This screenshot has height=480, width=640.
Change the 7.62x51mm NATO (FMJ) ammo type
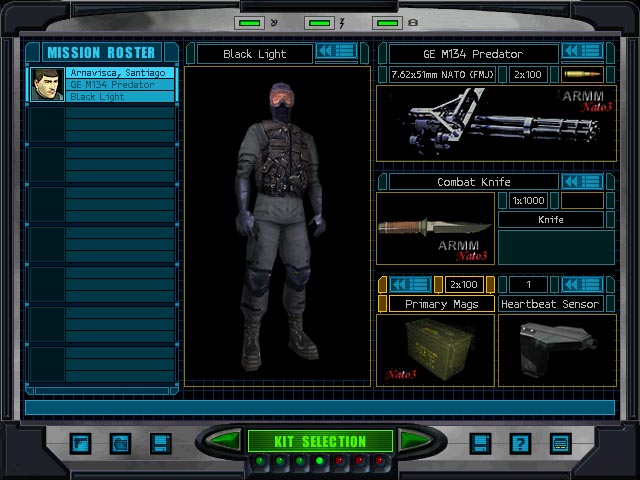(442, 74)
